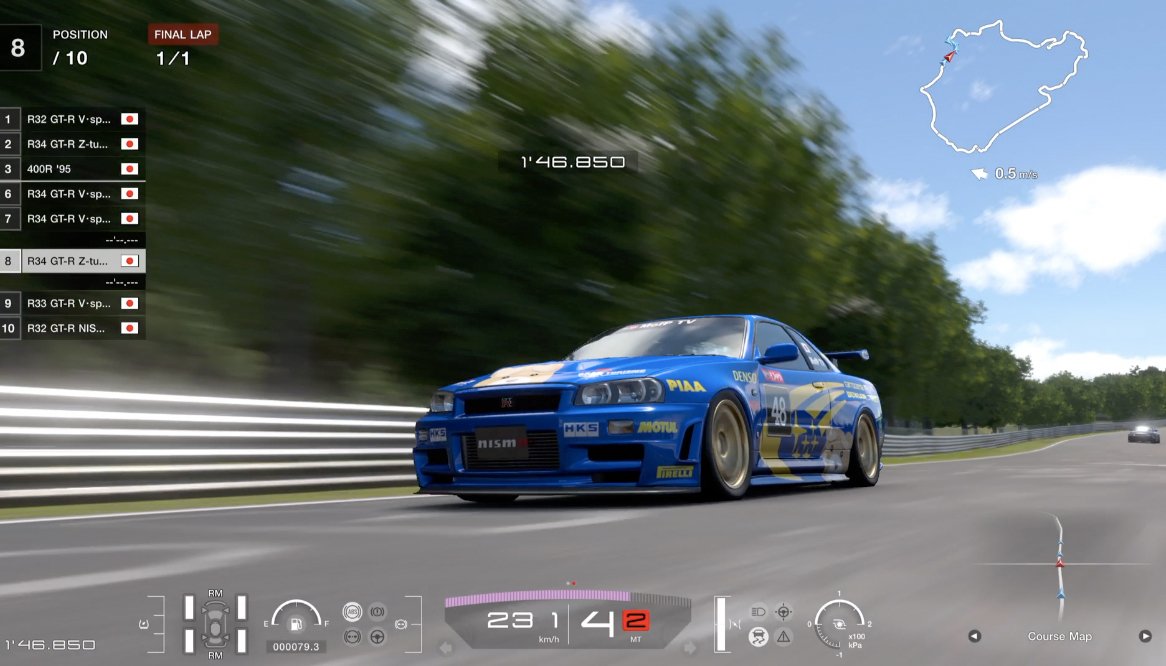Pick the R32 GT-R NISMO row in tenth
Image resolution: width=1166 pixels, height=666 pixels.
pyautogui.click(x=72, y=328)
